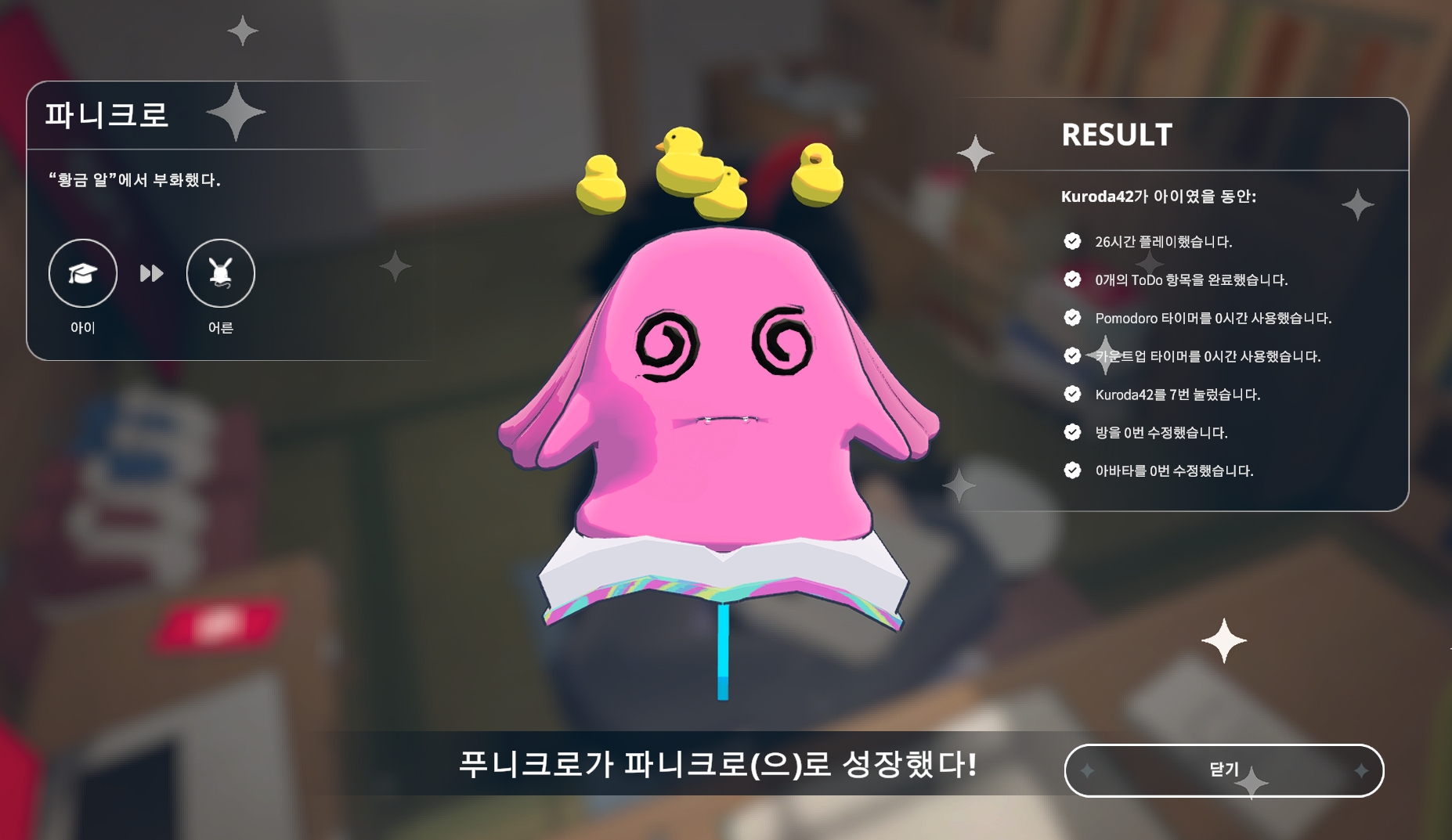The height and width of the screenshot is (840, 1452).
Task: Select the 어른 adult stage icon
Action: click(221, 273)
